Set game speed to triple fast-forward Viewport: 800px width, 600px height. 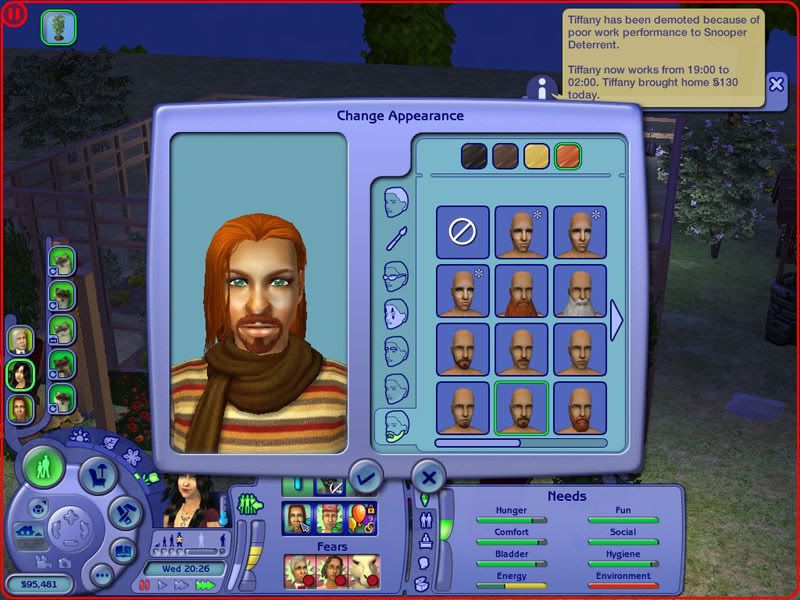click(x=206, y=583)
